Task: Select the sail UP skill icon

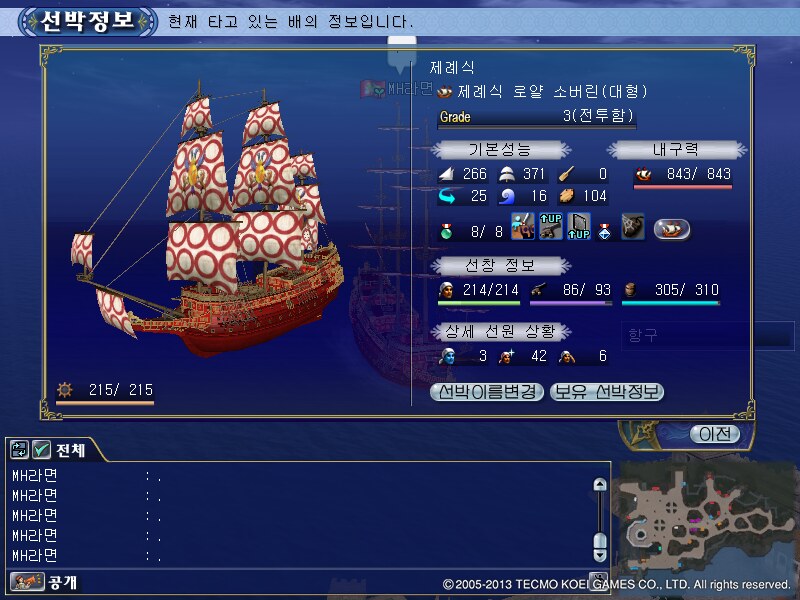Action: click(x=579, y=228)
